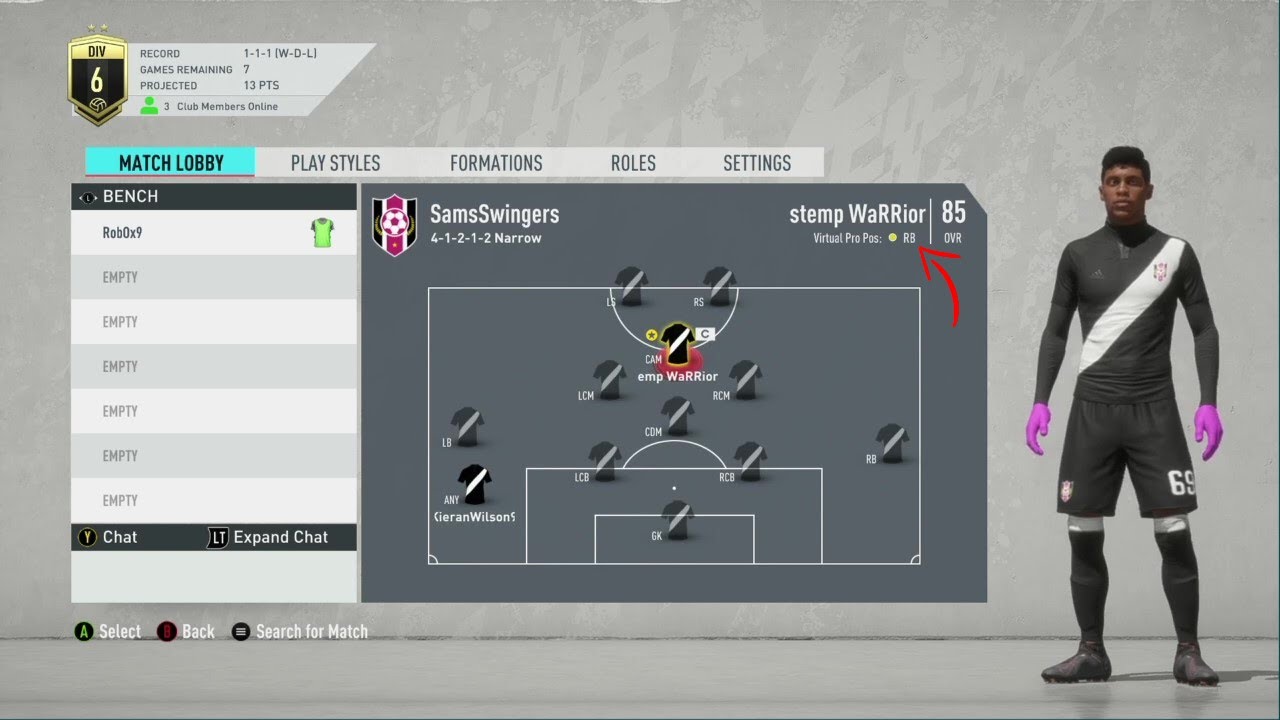Select the RS striker position
Viewport: 1280px width, 720px height.
pos(719,286)
